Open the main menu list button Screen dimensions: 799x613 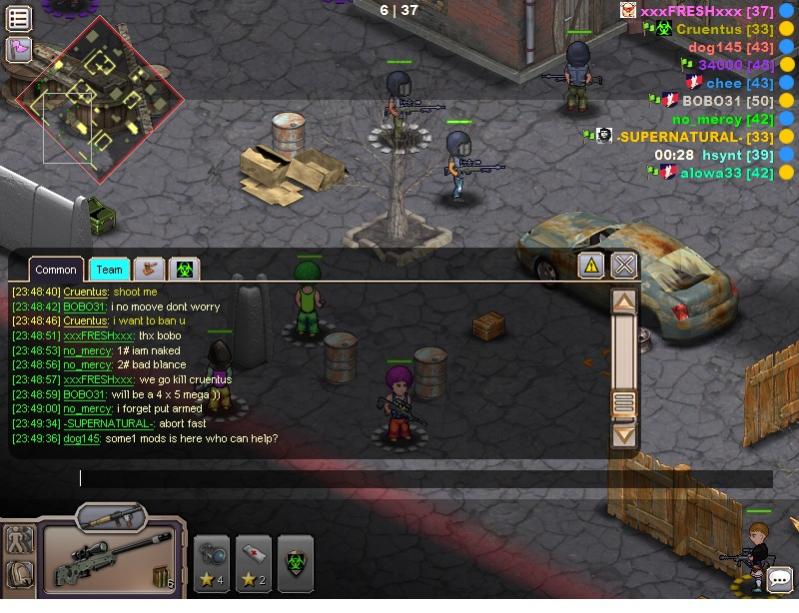[19, 17]
